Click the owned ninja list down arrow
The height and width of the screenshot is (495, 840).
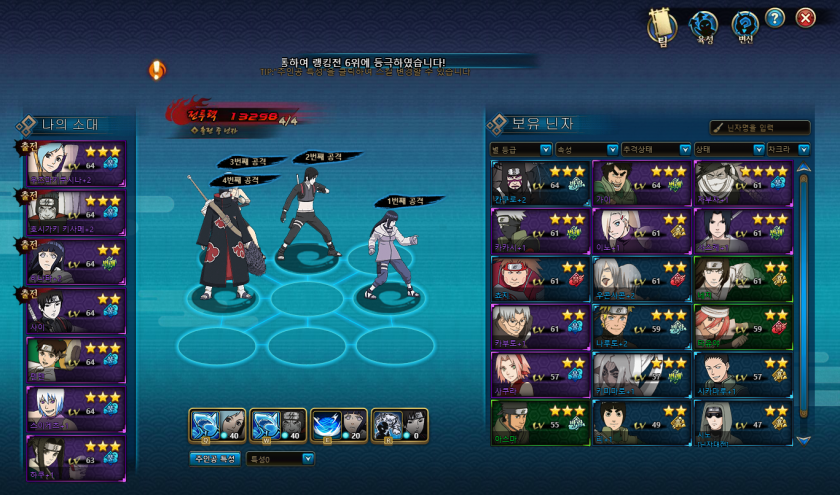pos(802,438)
